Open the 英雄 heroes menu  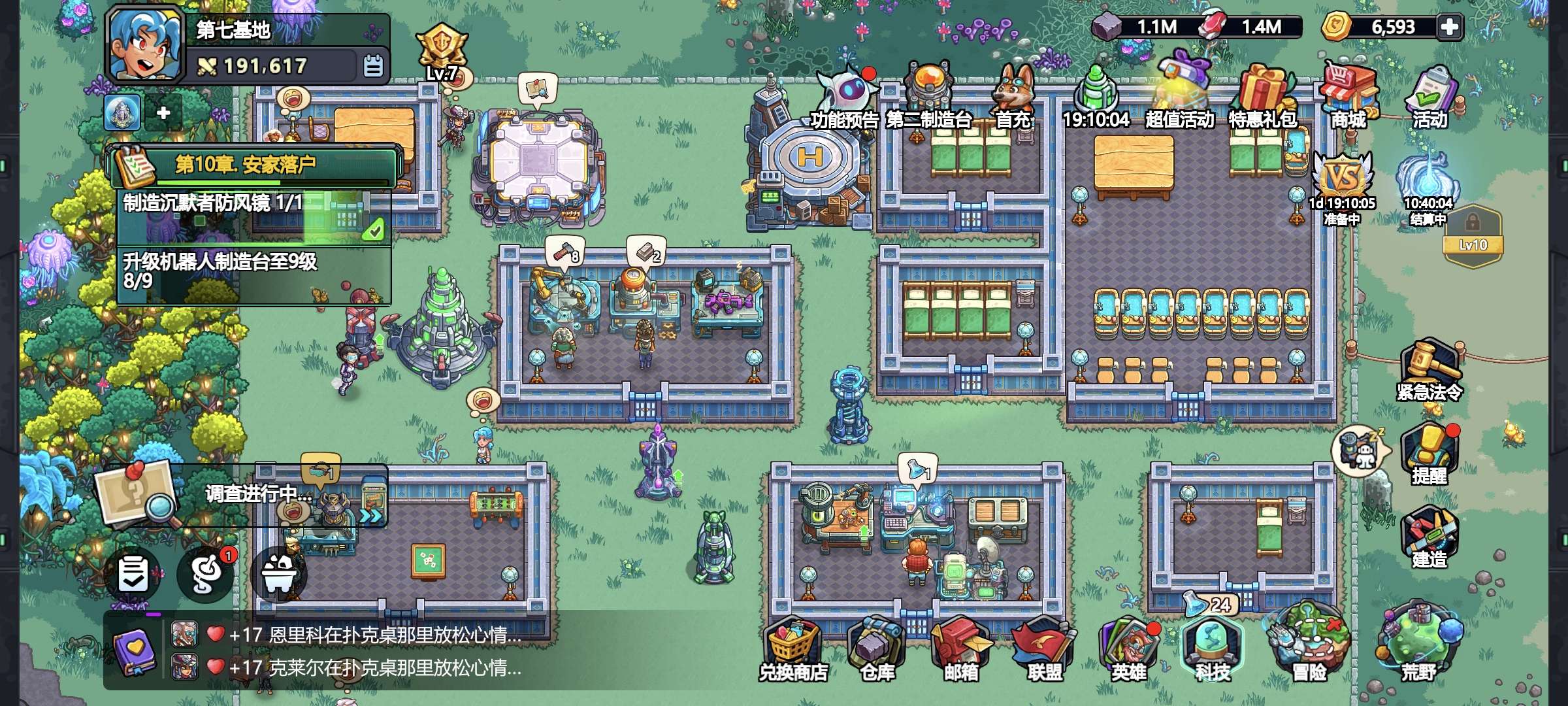point(1128,650)
